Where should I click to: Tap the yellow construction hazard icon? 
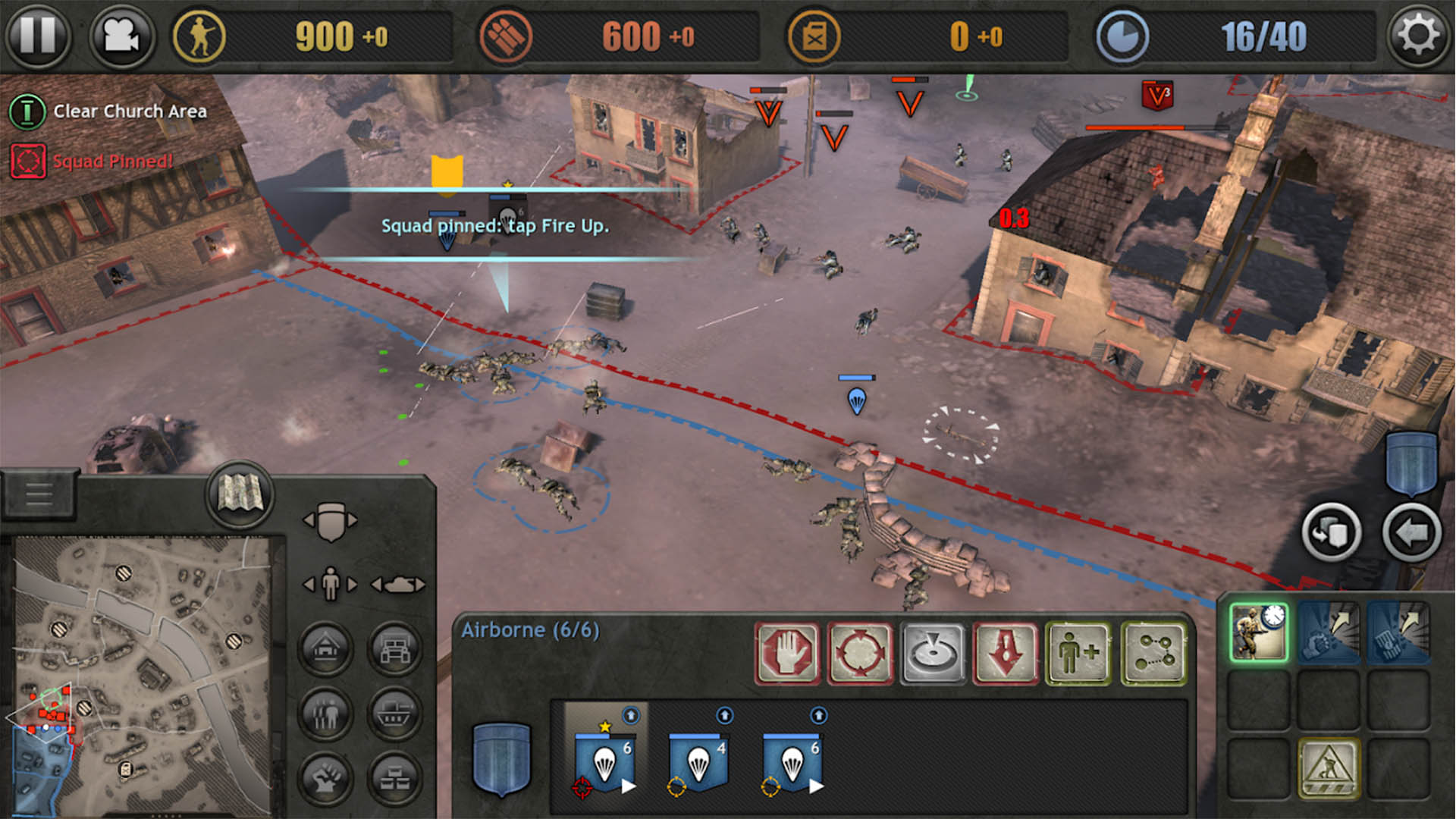tap(1329, 767)
